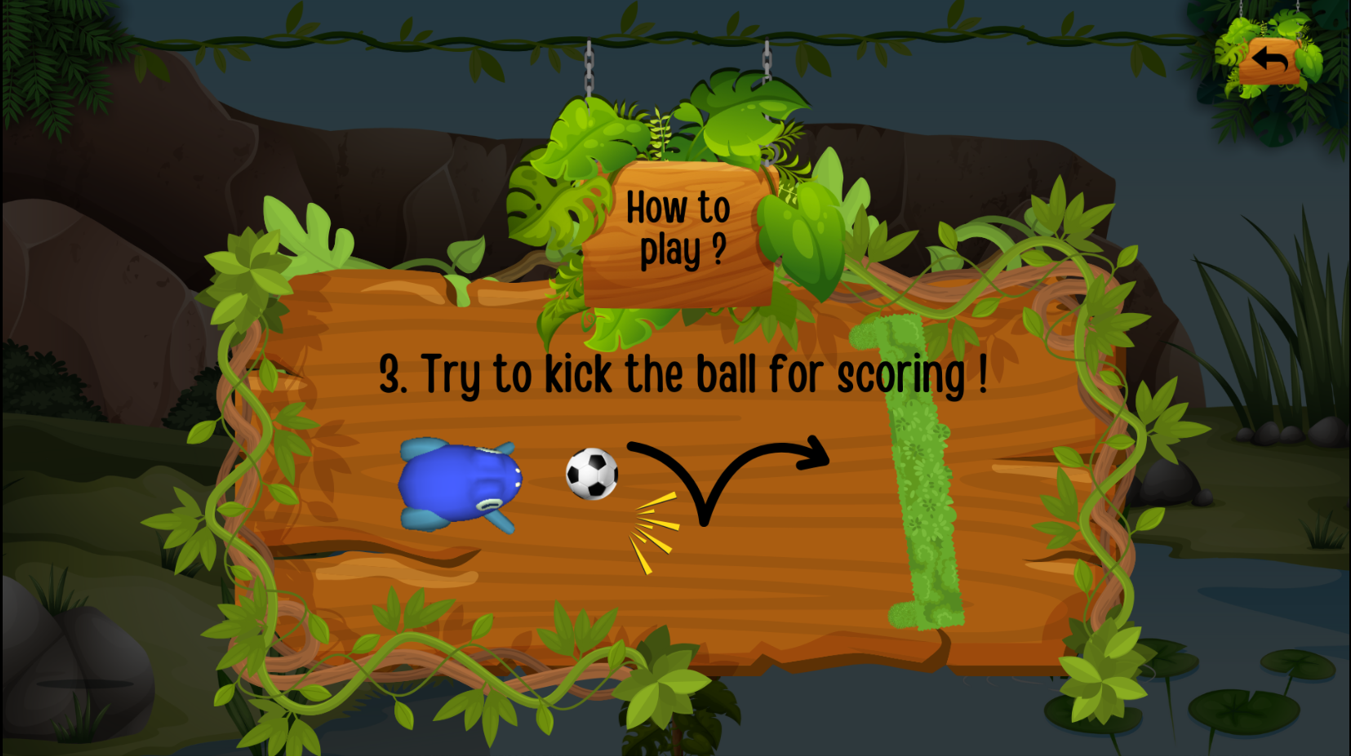This screenshot has width=1351, height=756.
Task: Open the How to play sign
Action: pos(678,228)
